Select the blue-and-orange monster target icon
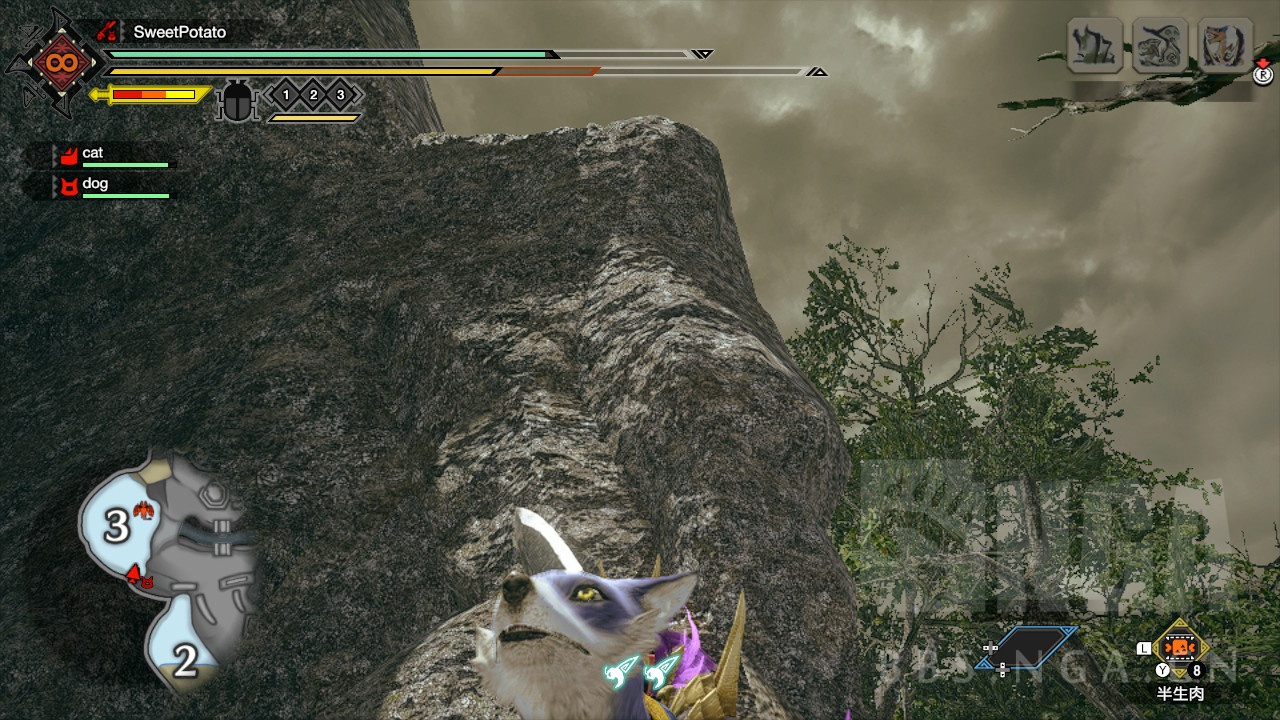The width and height of the screenshot is (1280, 720). (x=1225, y=46)
